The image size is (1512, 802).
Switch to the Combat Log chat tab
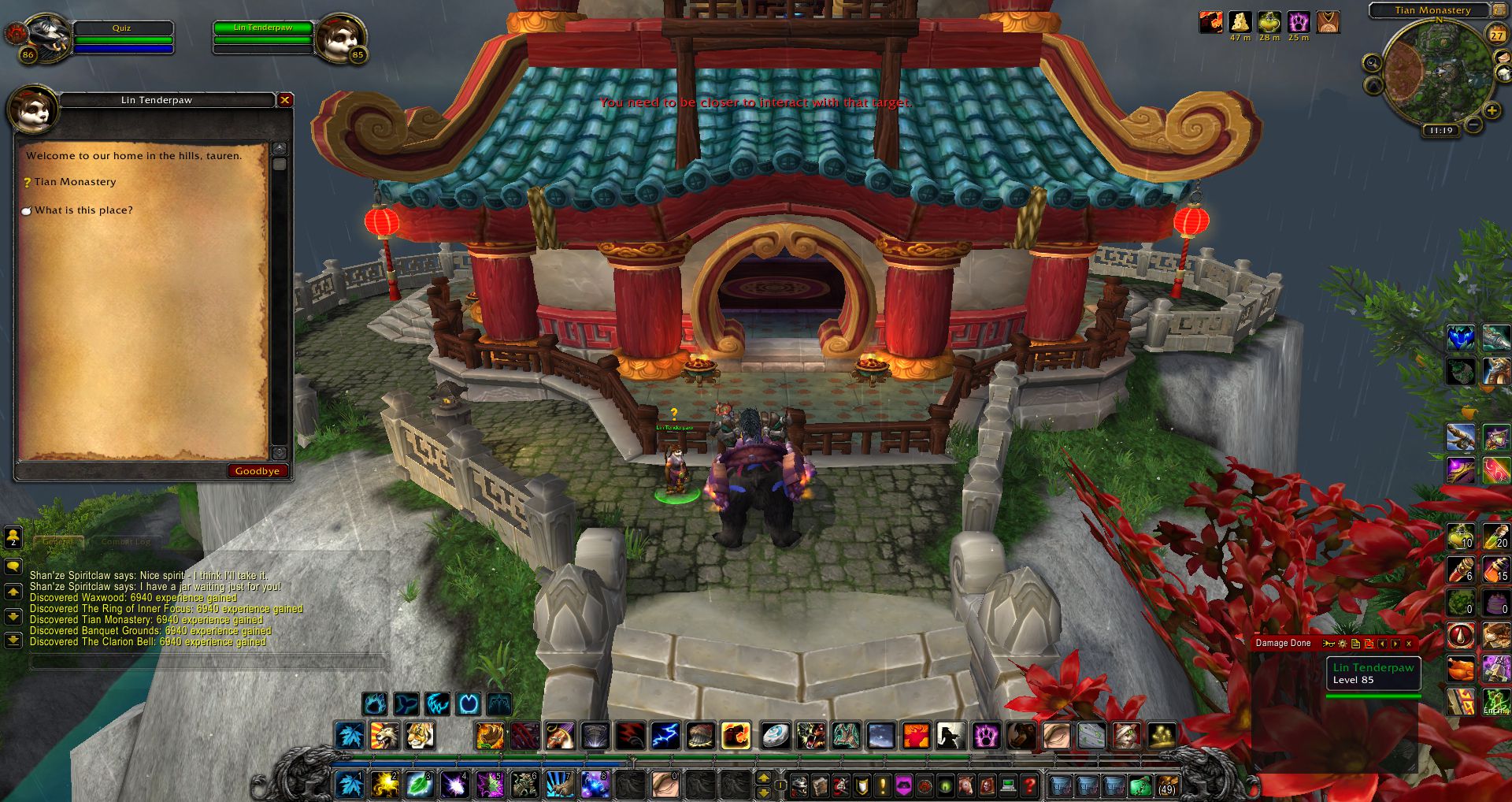click(125, 542)
